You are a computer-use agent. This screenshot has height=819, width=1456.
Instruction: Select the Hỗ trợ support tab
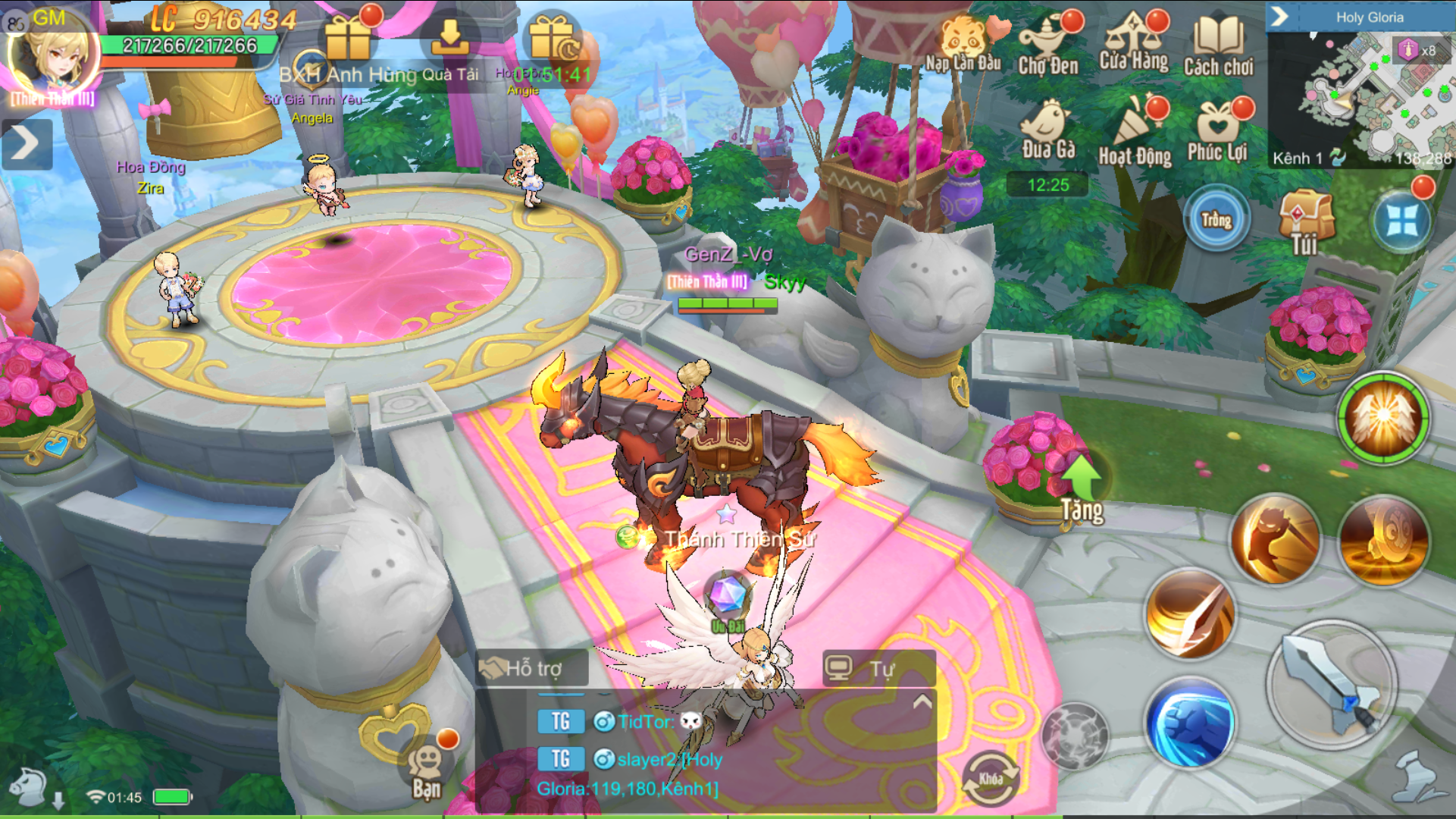pos(531,668)
